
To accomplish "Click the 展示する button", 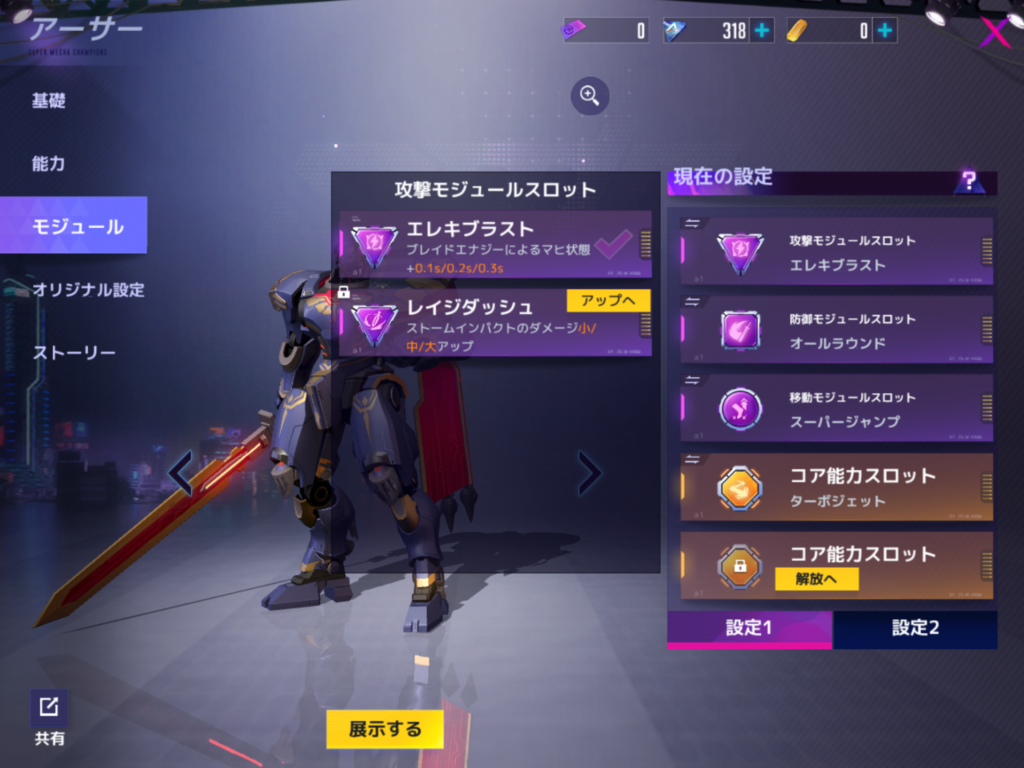I will [x=385, y=729].
